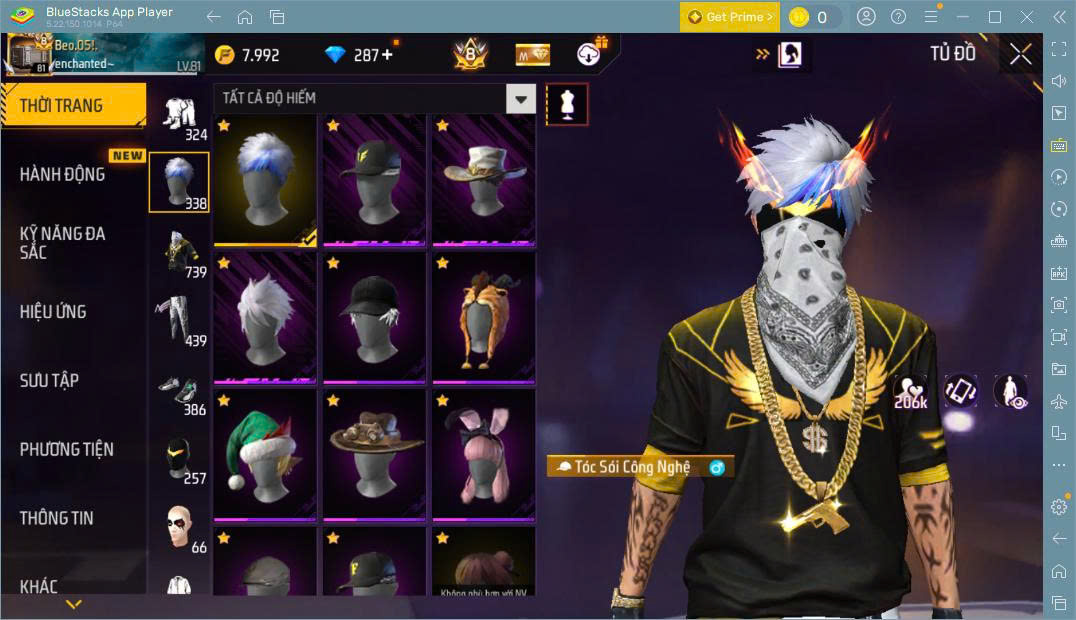Screen dimensions: 1076x620
Task: Open the Sưu Tập section
Action: coord(49,381)
